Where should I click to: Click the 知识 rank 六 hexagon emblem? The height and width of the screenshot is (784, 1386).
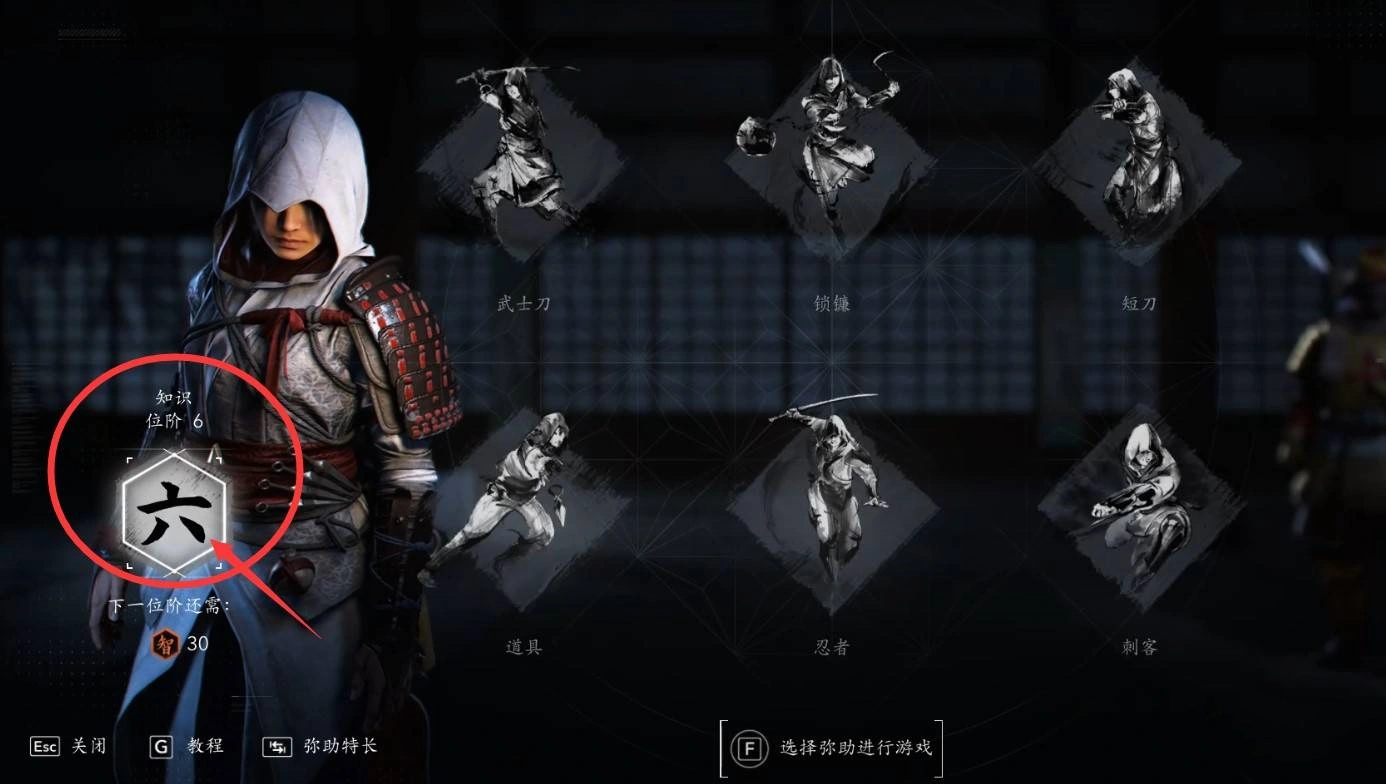tap(174, 514)
